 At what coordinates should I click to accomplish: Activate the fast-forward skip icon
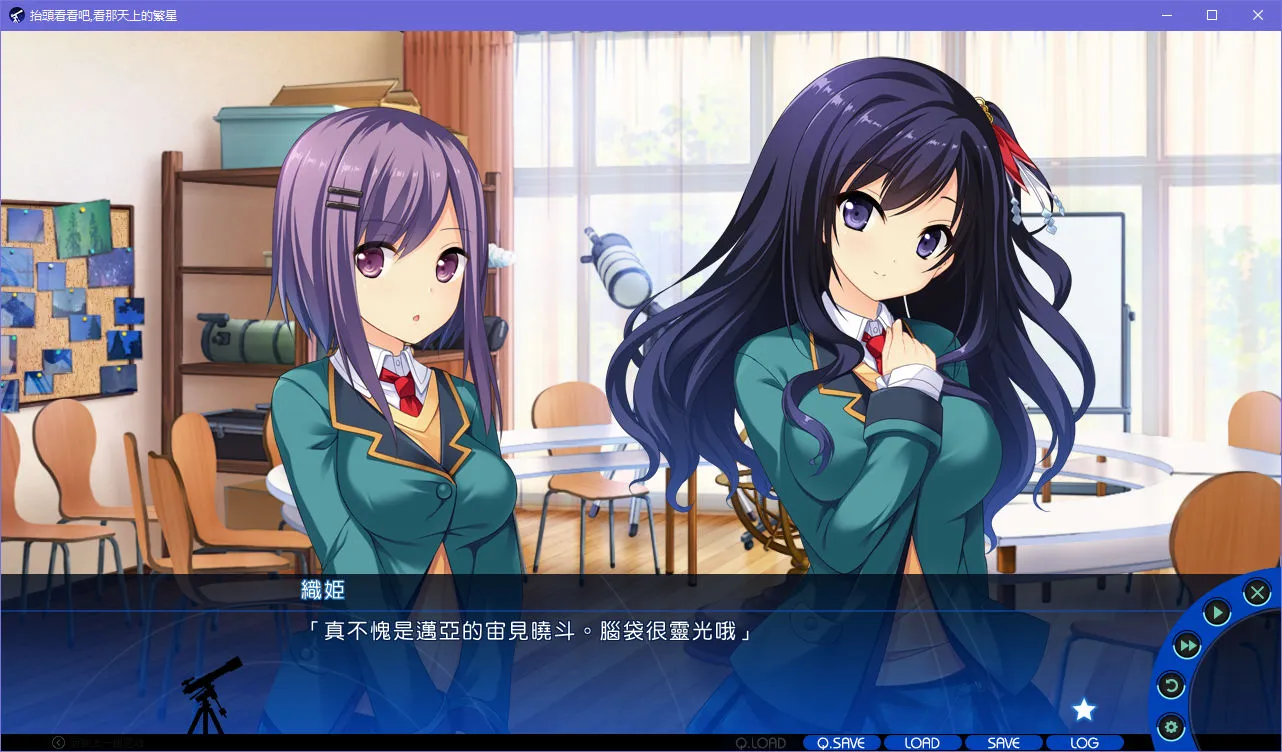[x=1186, y=646]
